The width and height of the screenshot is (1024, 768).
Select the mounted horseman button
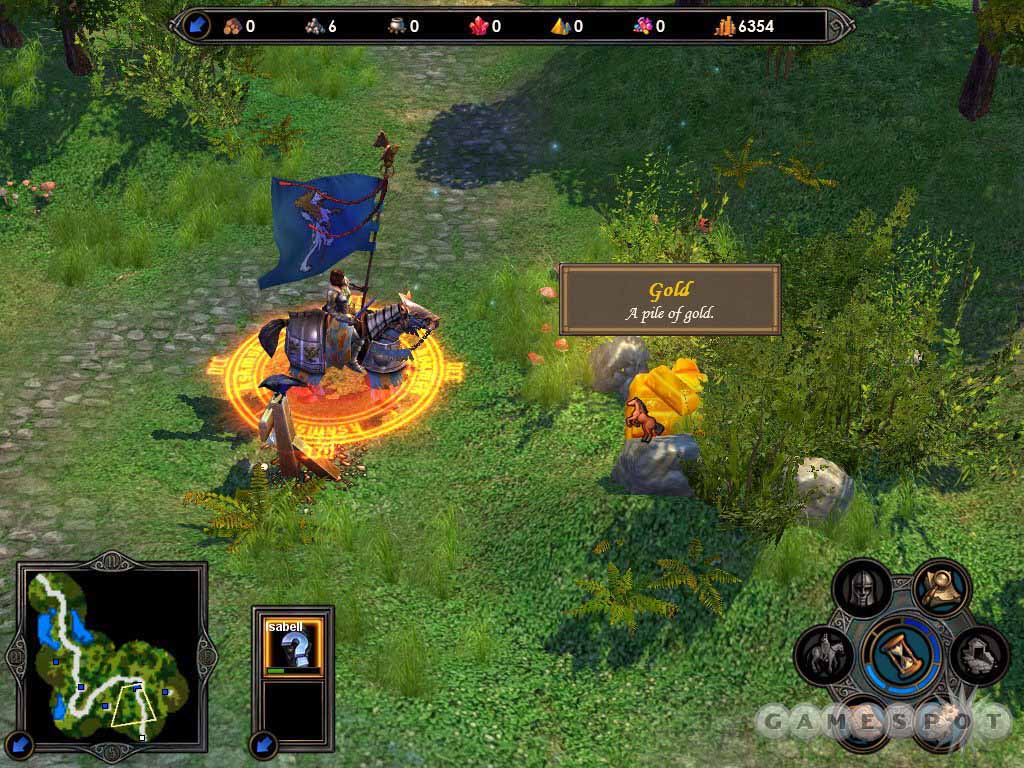click(825, 656)
